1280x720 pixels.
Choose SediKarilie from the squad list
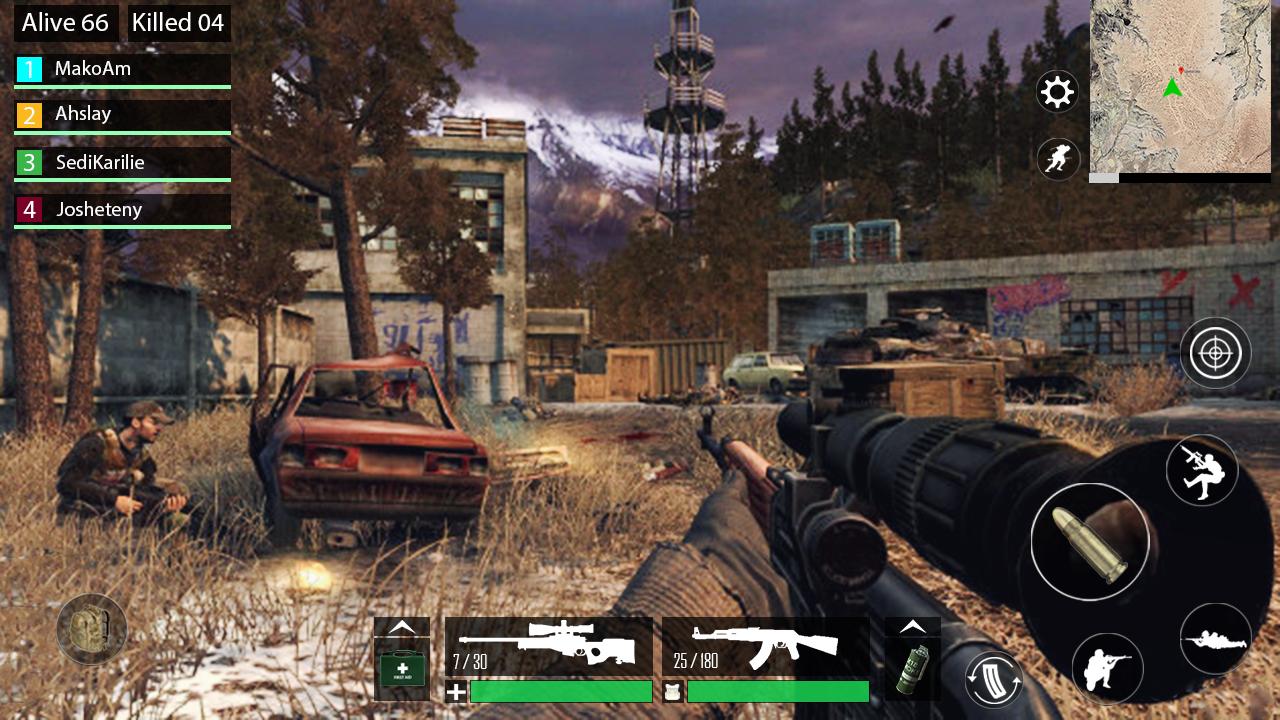pyautogui.click(x=122, y=162)
